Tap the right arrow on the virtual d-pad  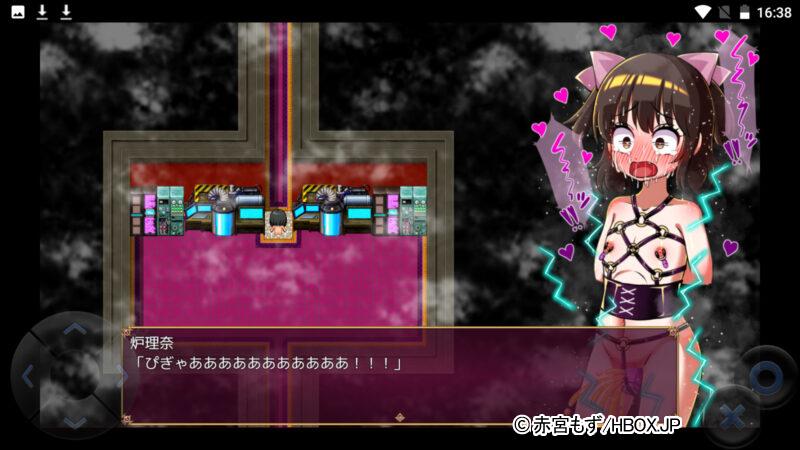(118, 377)
